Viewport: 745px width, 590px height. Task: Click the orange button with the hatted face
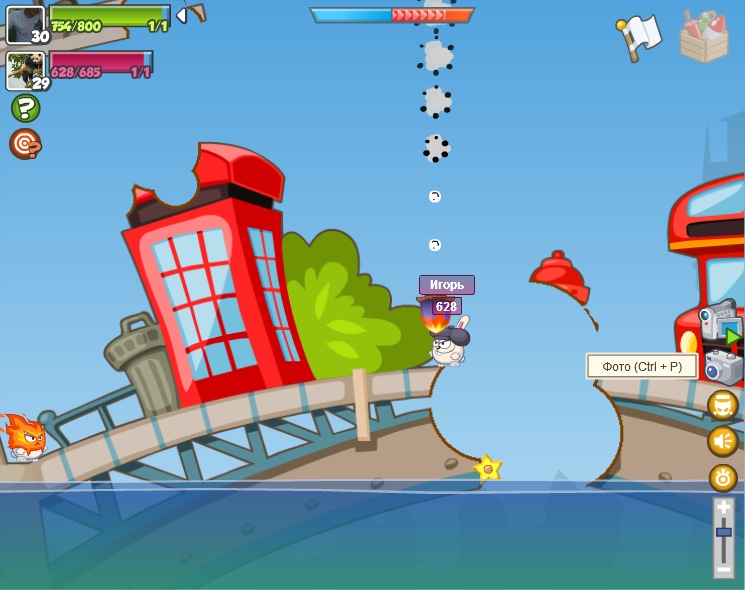[723, 405]
